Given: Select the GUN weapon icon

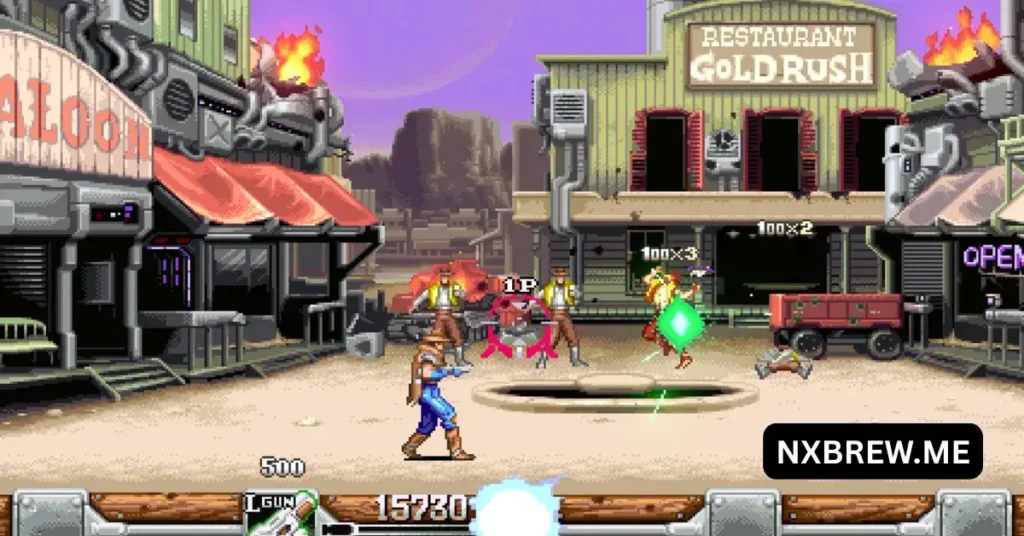Looking at the screenshot, I should 280,513.
